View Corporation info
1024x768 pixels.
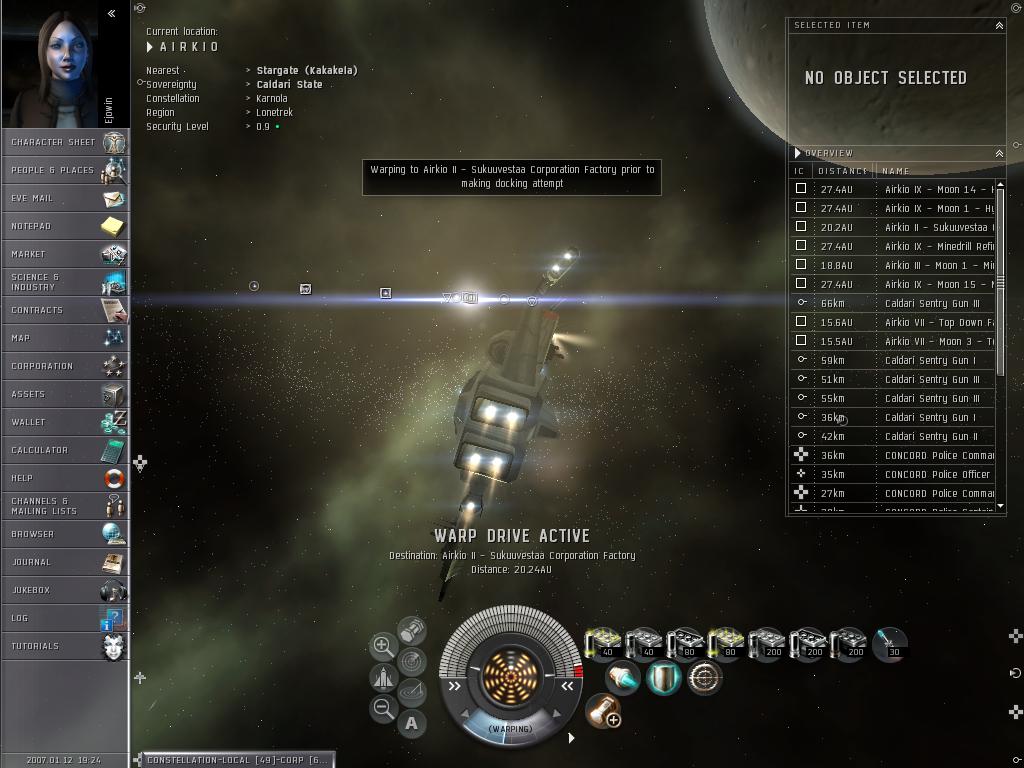tap(64, 366)
